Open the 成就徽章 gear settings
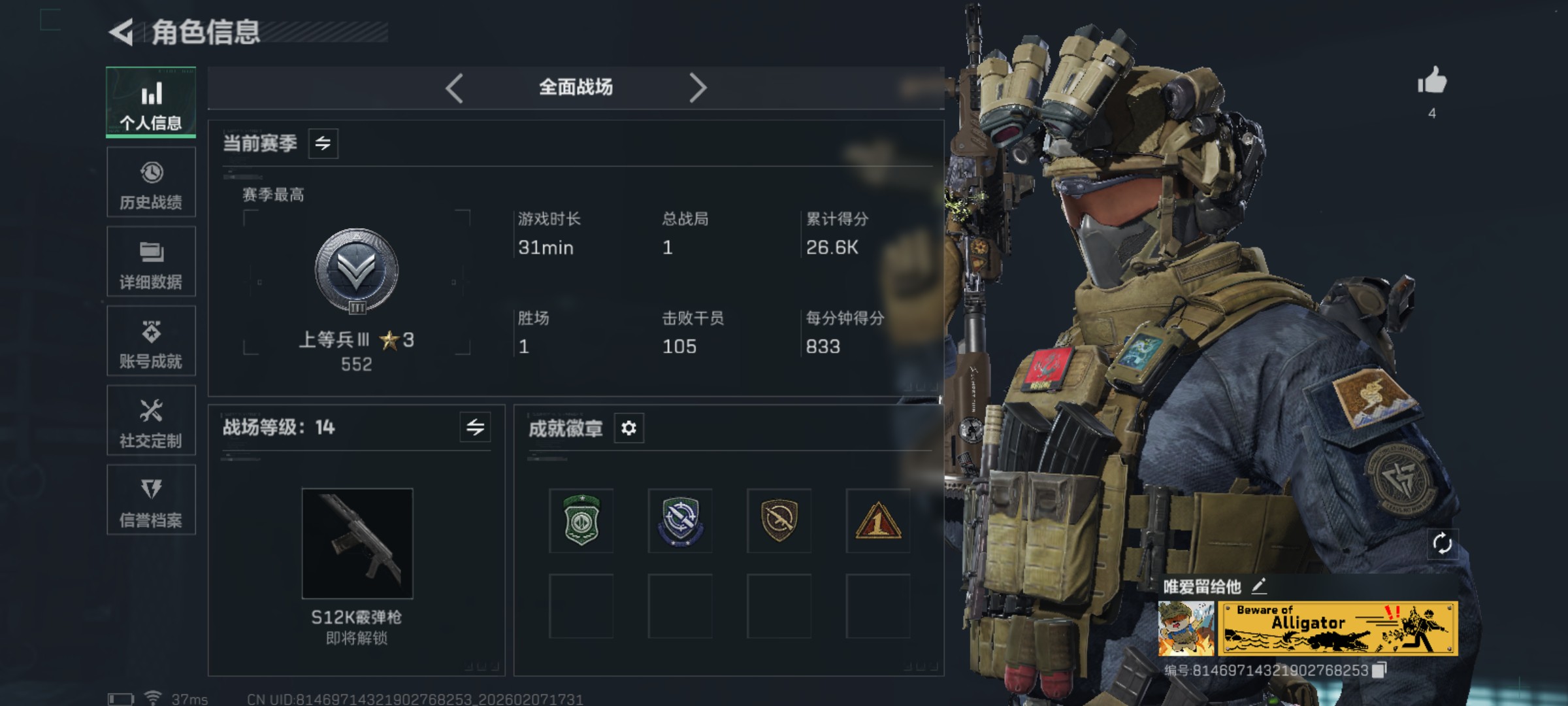Viewport: 1568px width, 706px height. point(629,428)
